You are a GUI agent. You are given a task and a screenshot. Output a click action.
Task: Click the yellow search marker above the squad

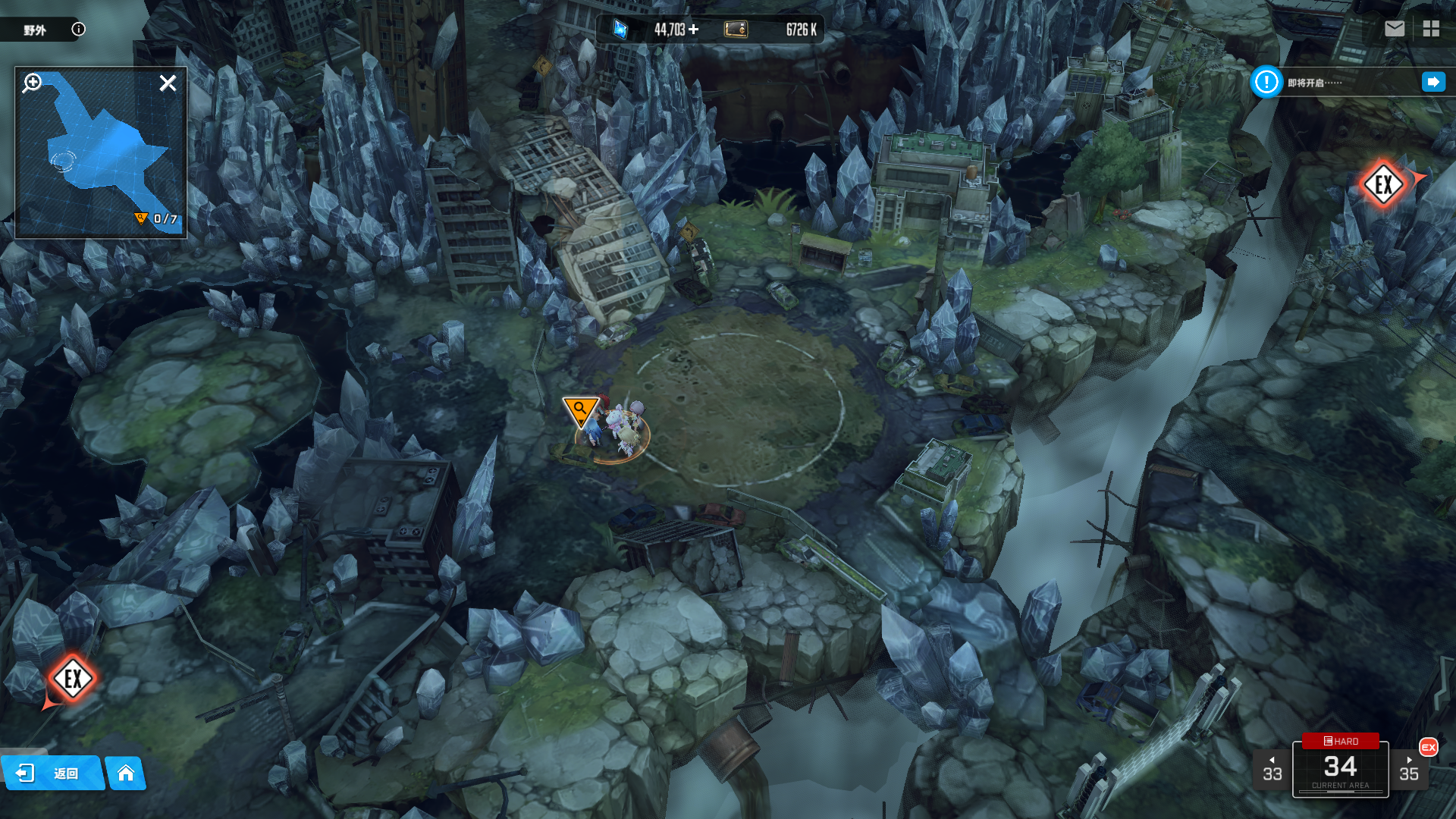(580, 410)
